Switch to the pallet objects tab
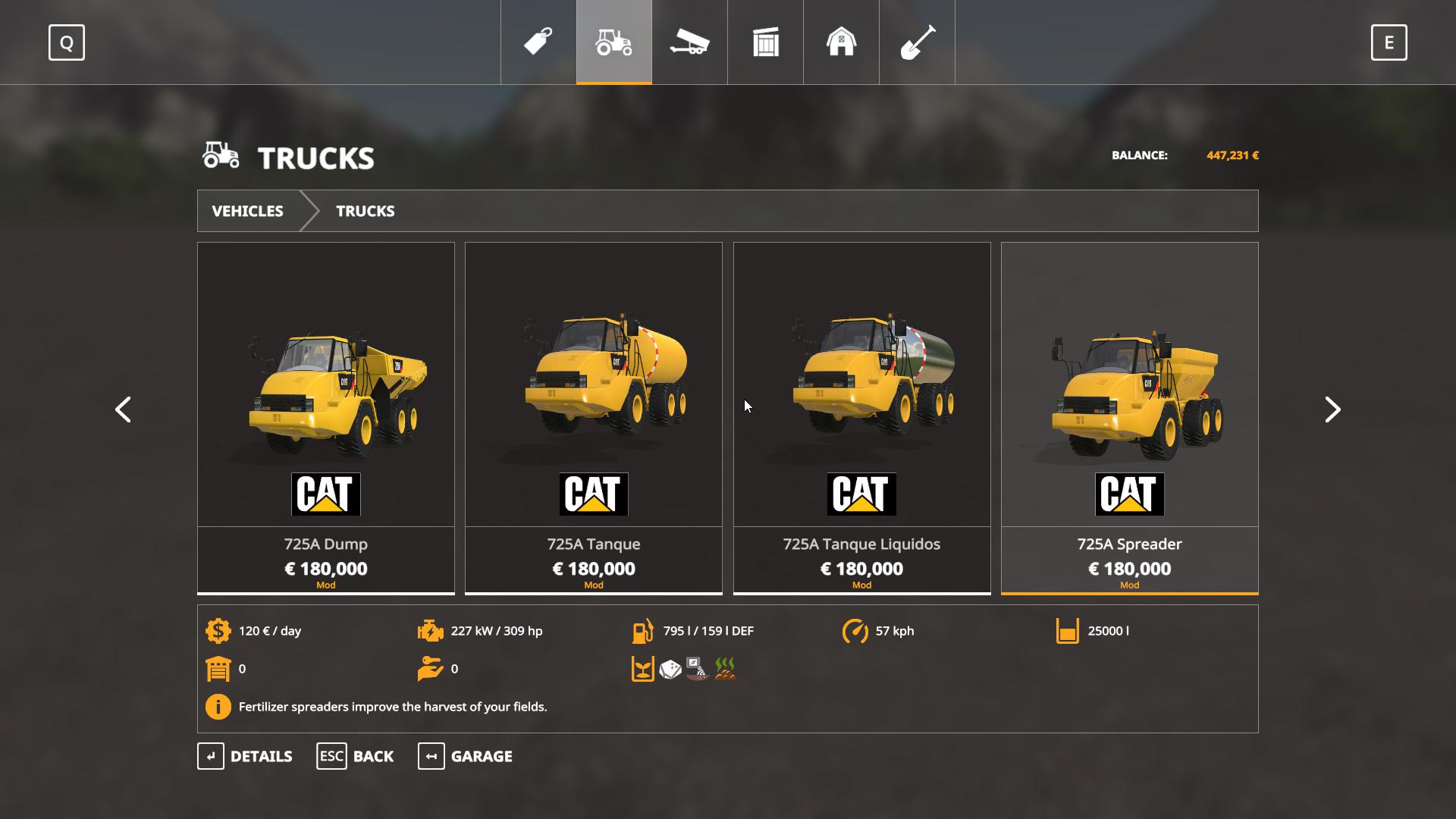Image resolution: width=1456 pixels, height=819 pixels. click(766, 42)
